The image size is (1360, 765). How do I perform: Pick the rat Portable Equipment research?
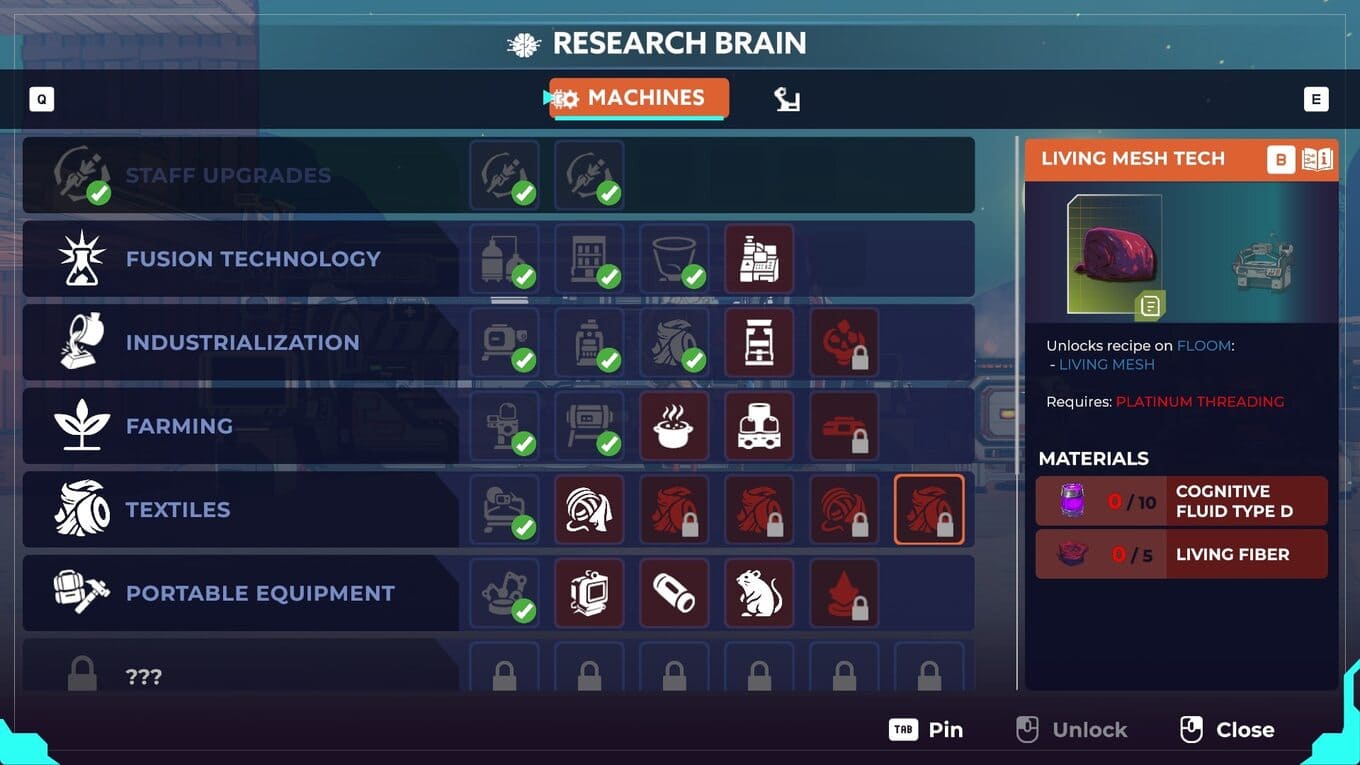758,593
